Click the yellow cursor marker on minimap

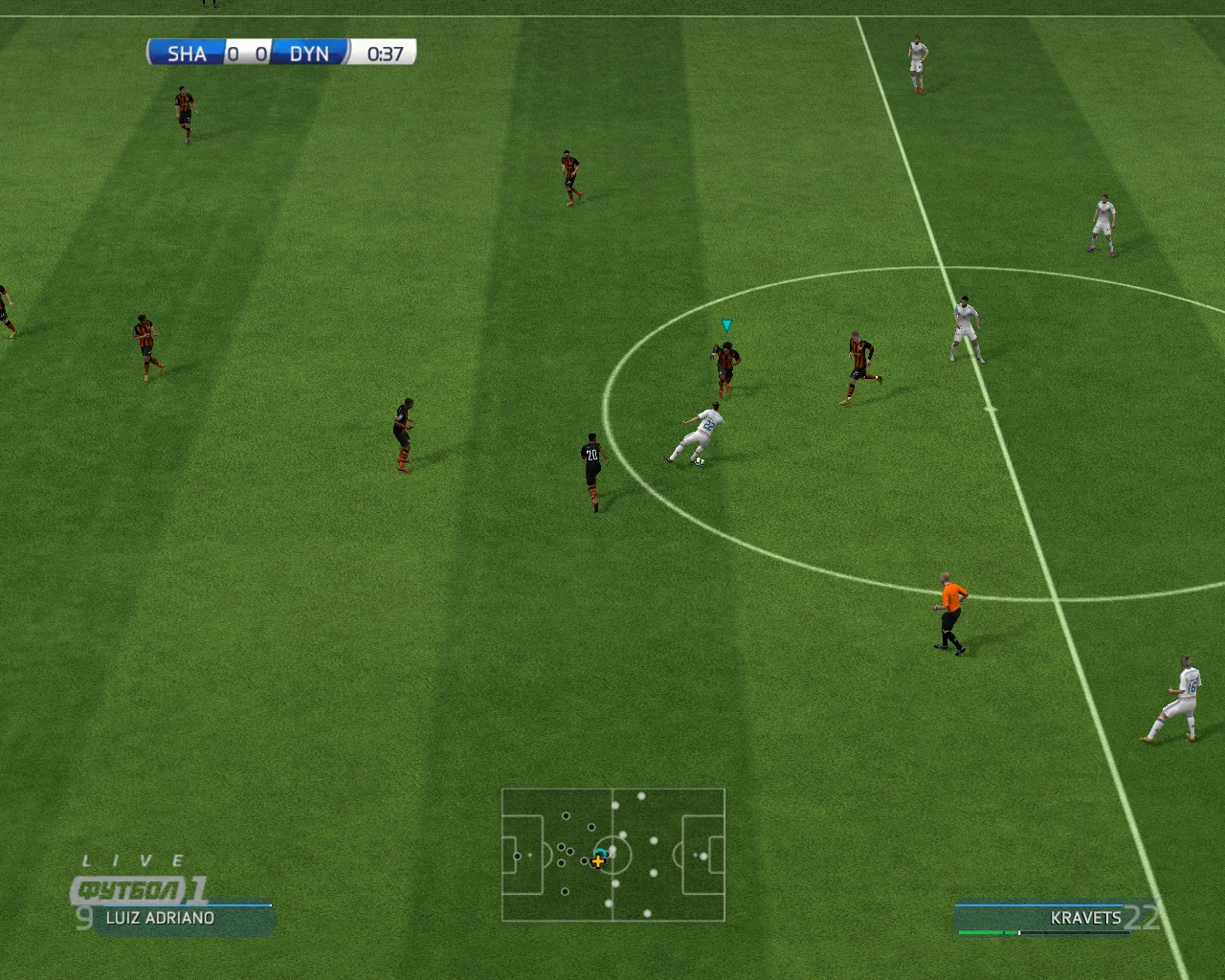click(x=598, y=861)
